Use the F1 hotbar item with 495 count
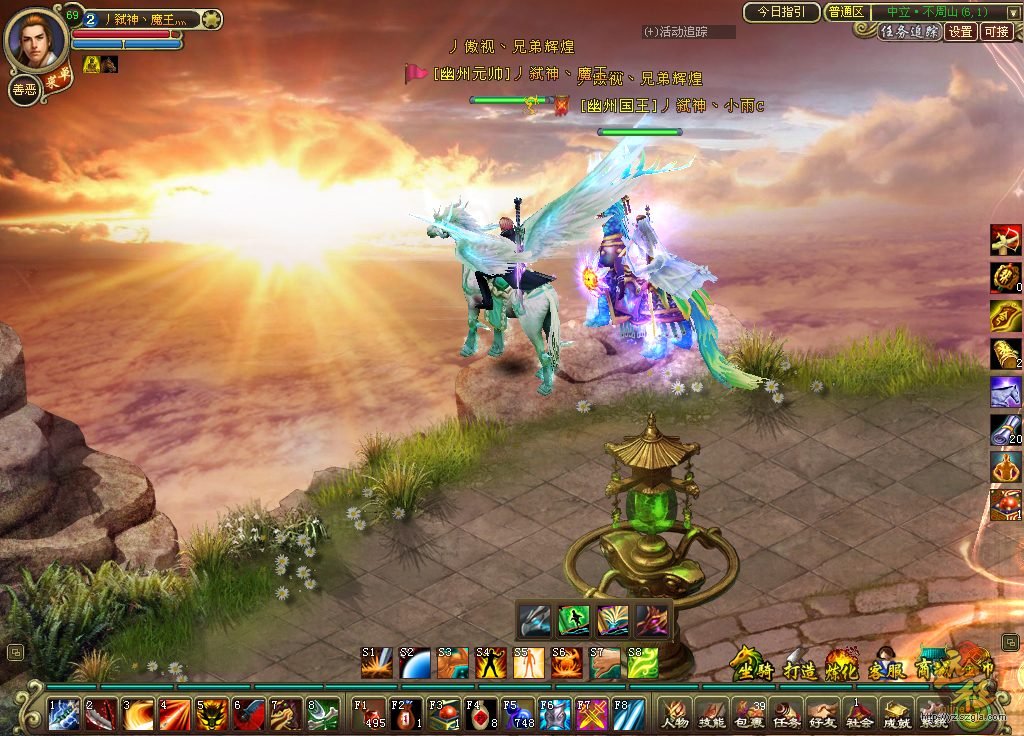The width and height of the screenshot is (1024, 736). tap(370, 714)
